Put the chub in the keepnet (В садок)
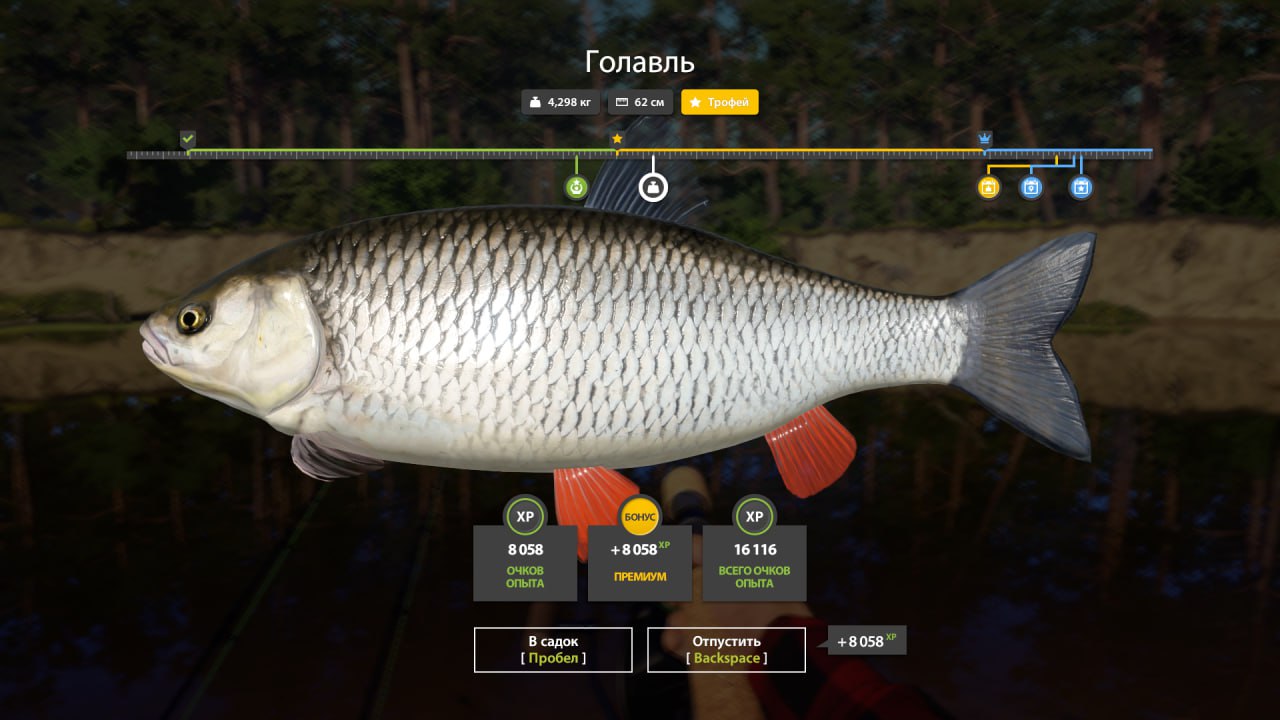1280x720 pixels. point(553,649)
